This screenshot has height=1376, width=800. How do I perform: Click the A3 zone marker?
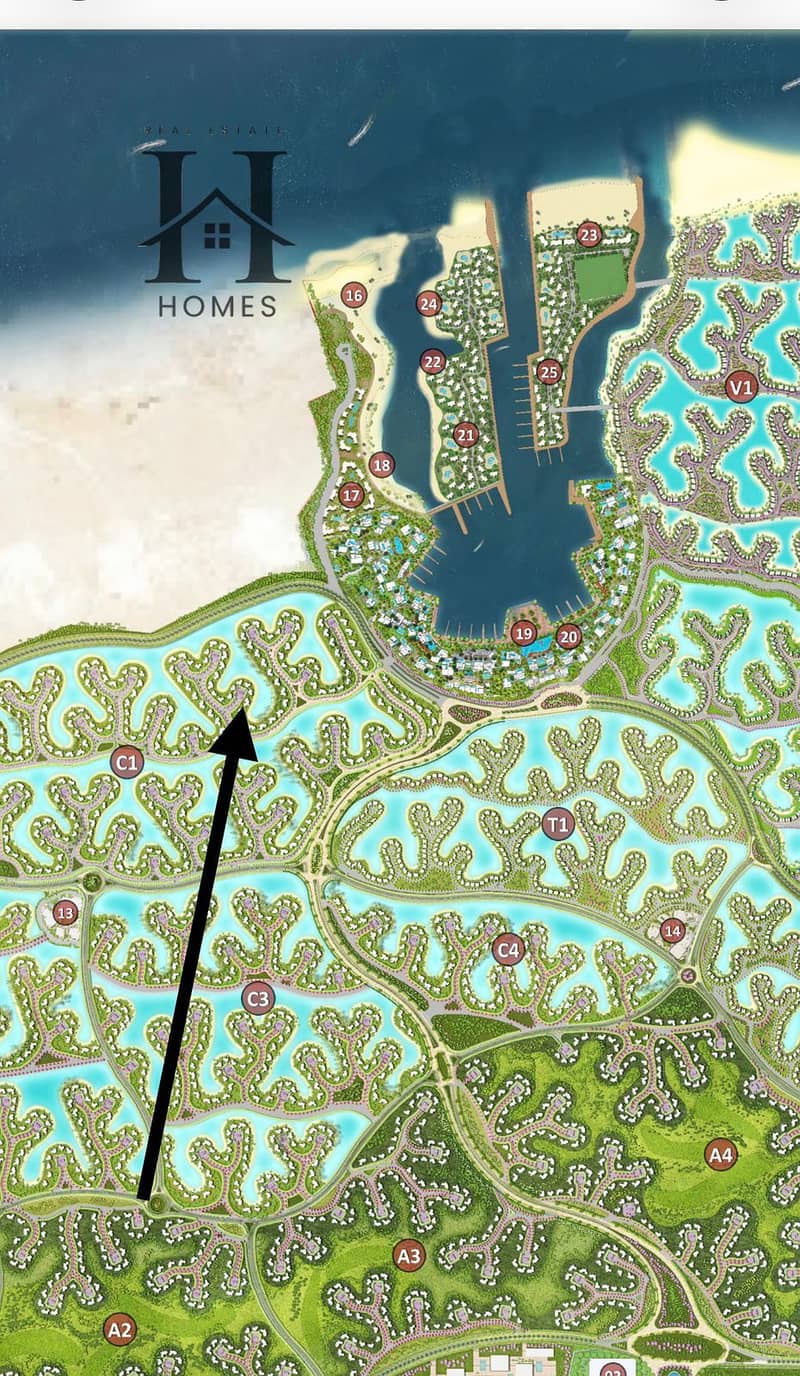click(408, 1256)
